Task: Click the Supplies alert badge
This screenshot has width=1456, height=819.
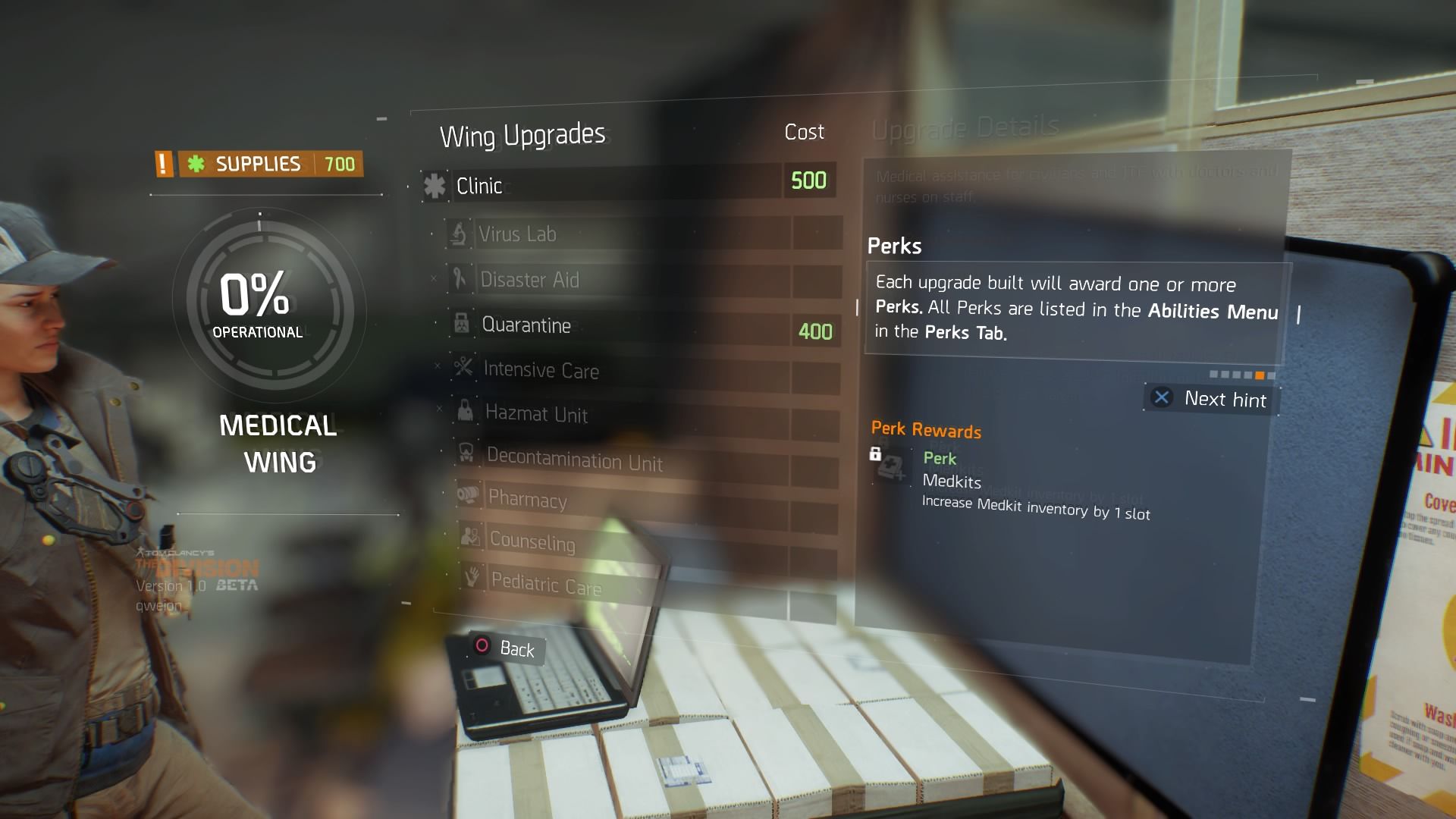Action: [164, 164]
